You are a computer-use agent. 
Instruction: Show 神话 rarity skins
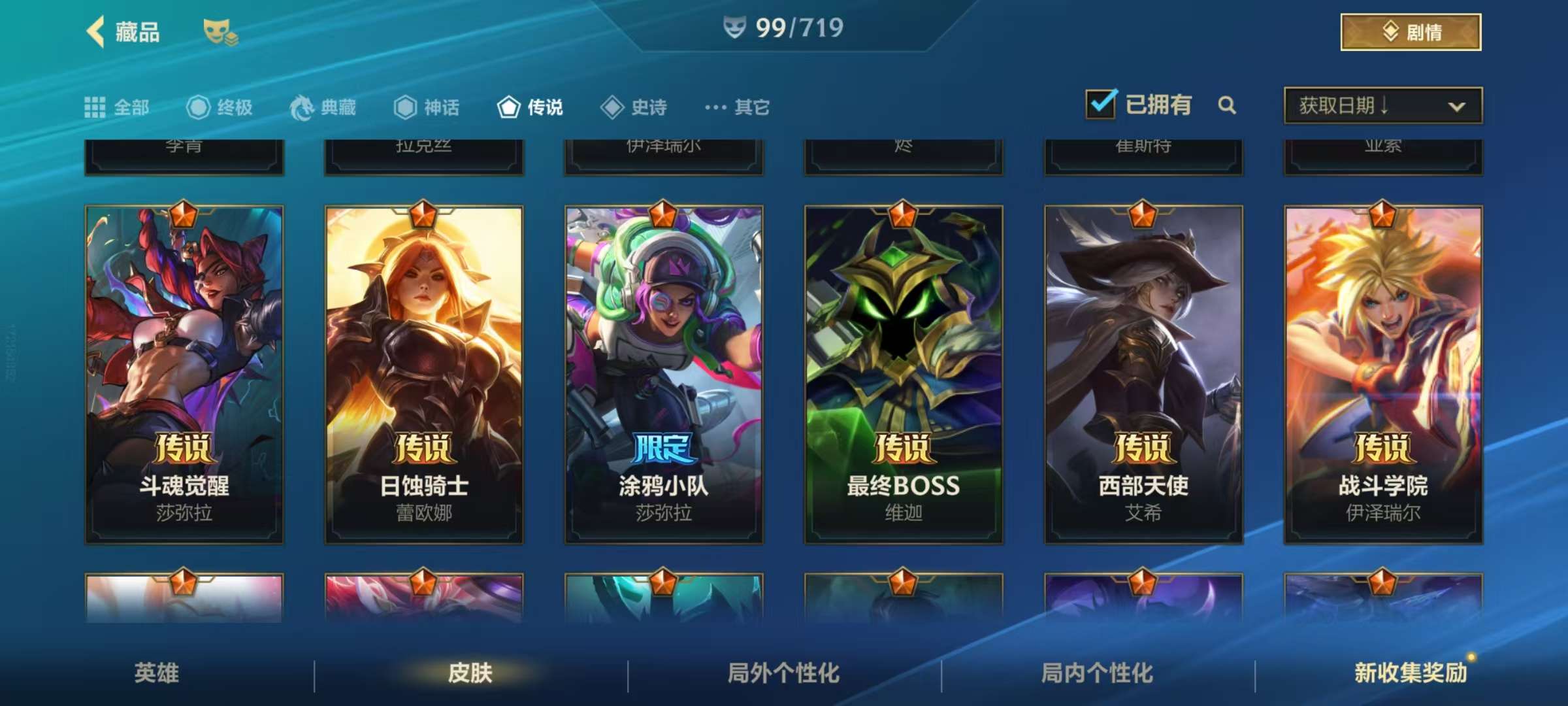click(427, 107)
